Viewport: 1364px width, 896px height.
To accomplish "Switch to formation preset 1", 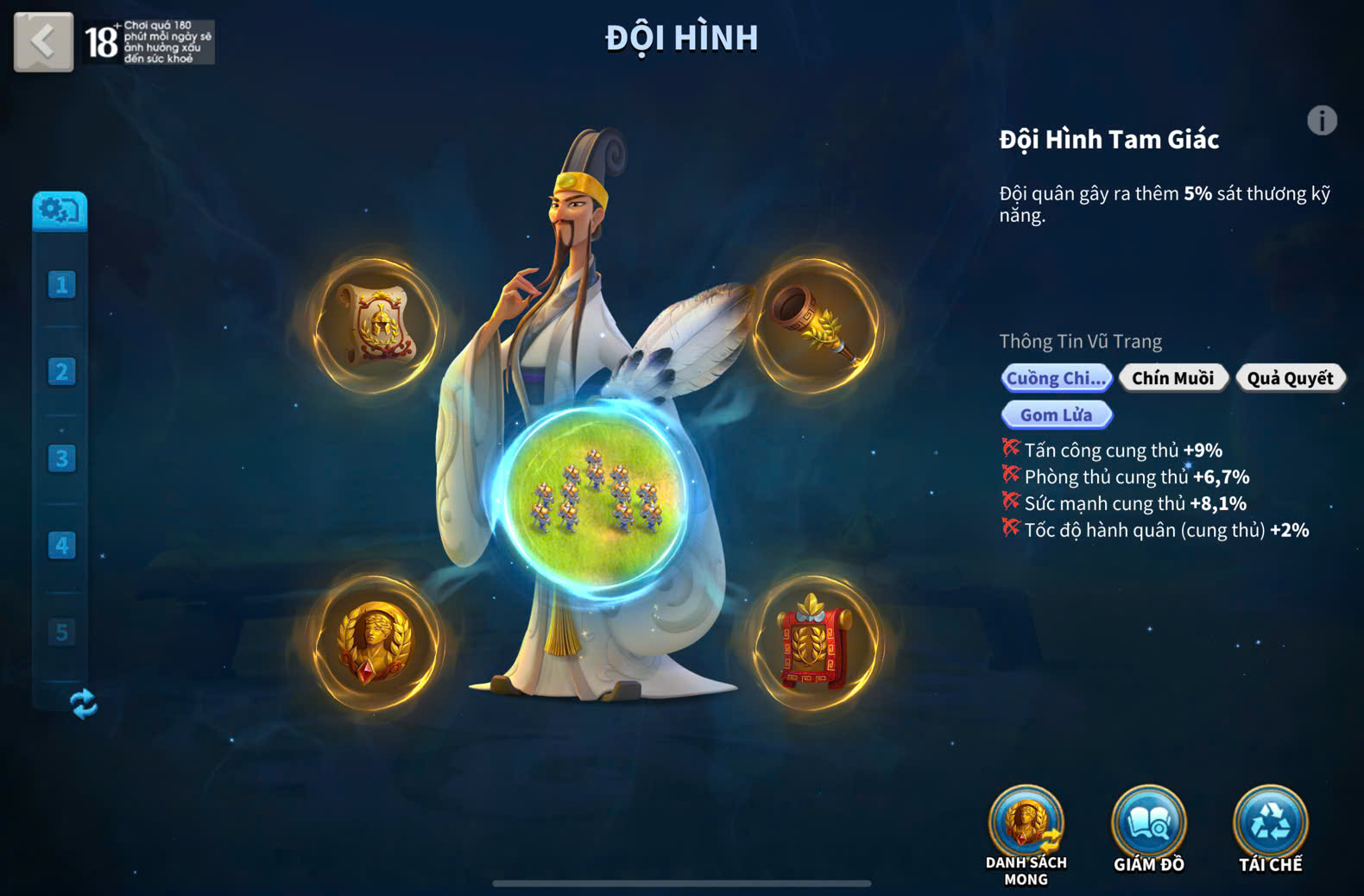I will tap(61, 285).
